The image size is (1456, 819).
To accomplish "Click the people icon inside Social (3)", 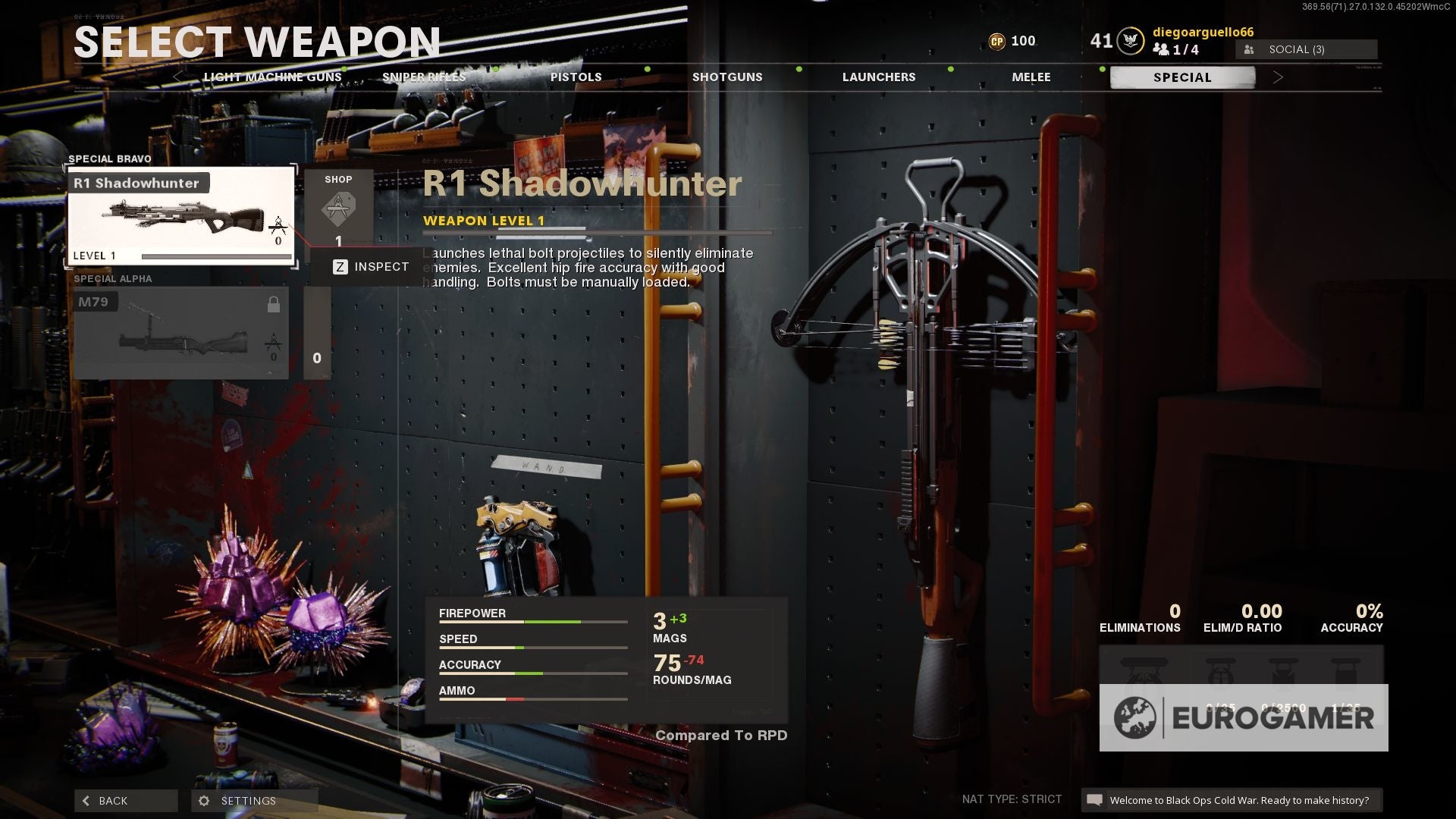I will pyautogui.click(x=1250, y=49).
